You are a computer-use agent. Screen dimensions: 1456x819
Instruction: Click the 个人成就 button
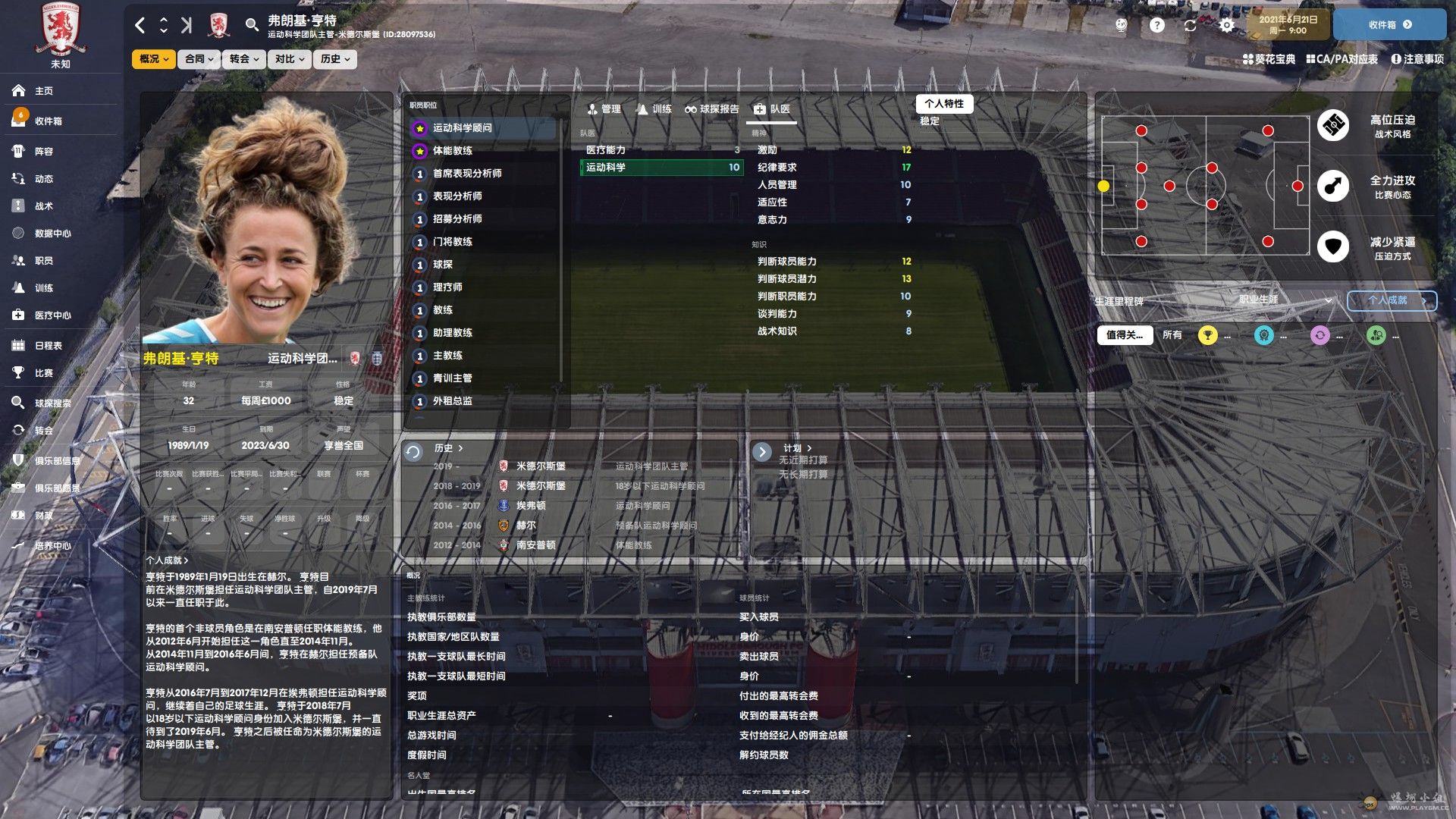pyautogui.click(x=1392, y=300)
